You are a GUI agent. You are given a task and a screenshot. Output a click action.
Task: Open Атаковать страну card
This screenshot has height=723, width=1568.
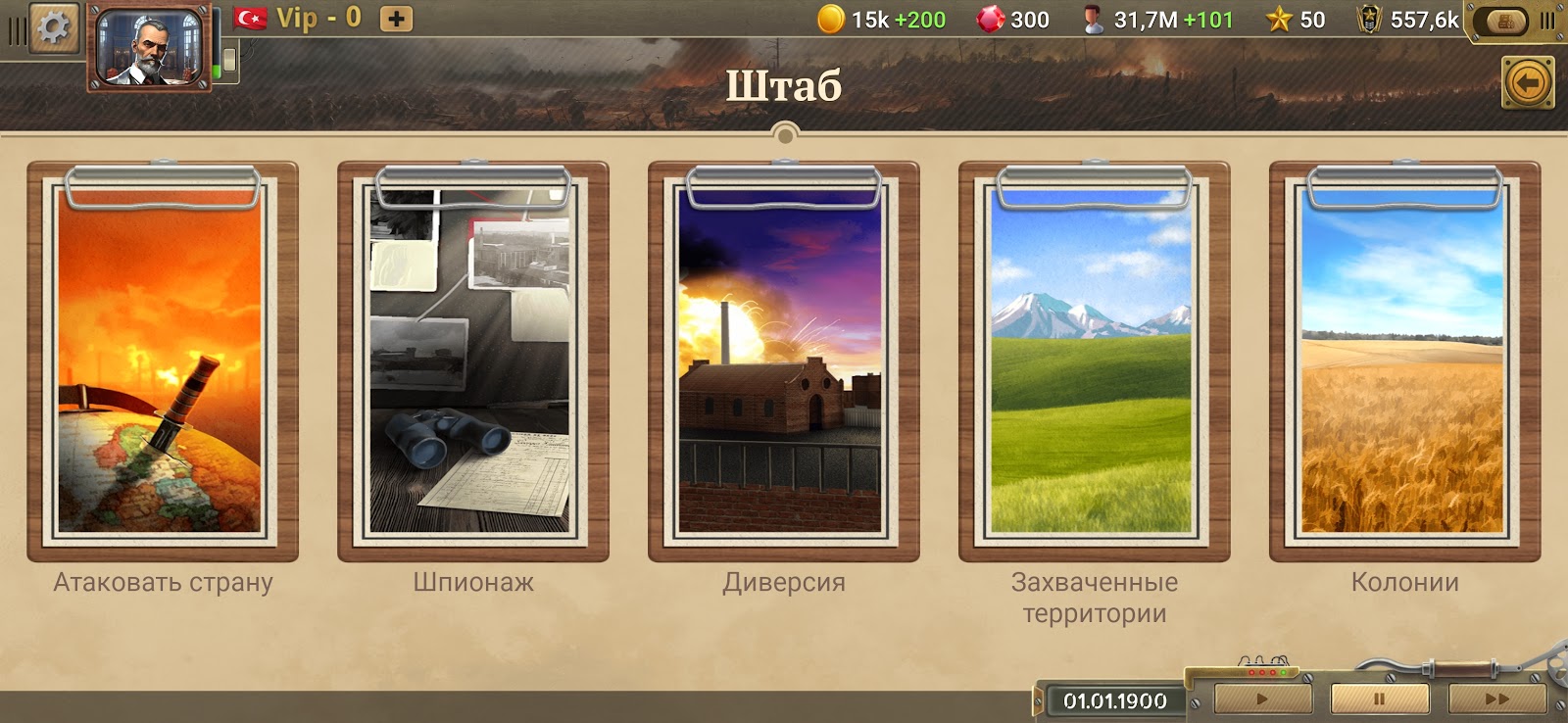coord(163,362)
